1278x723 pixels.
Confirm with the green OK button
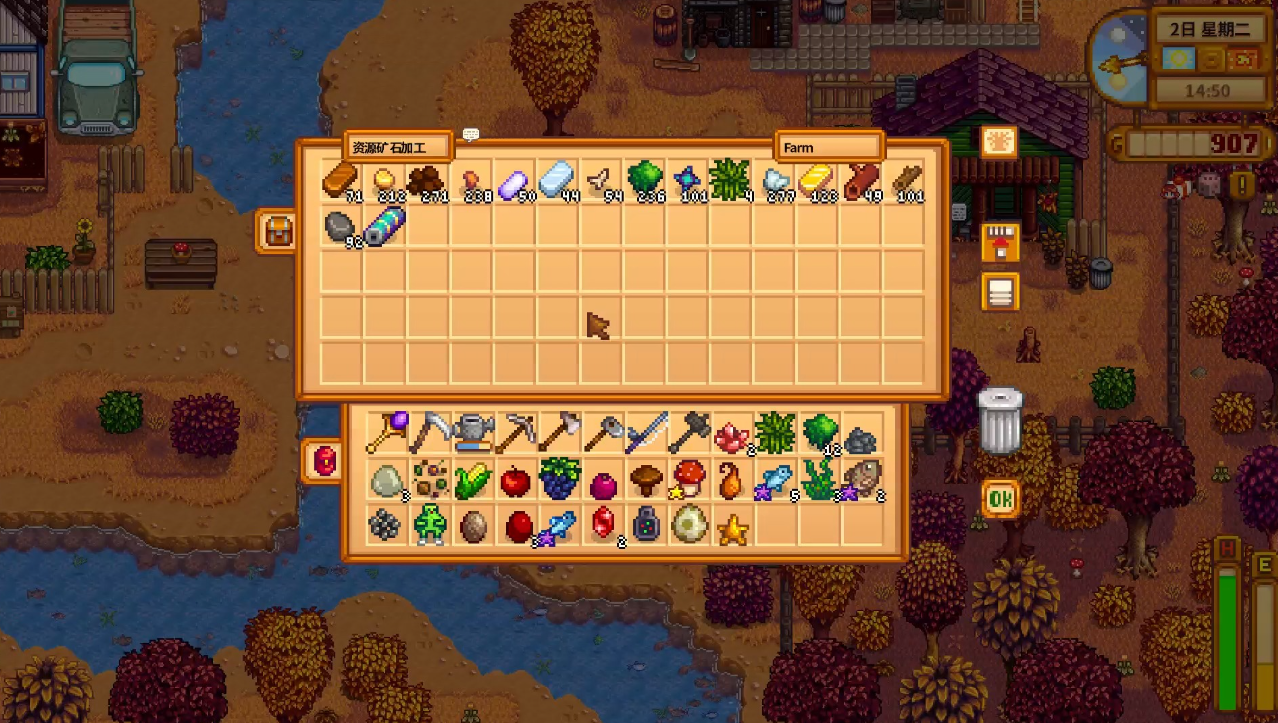click(1000, 497)
